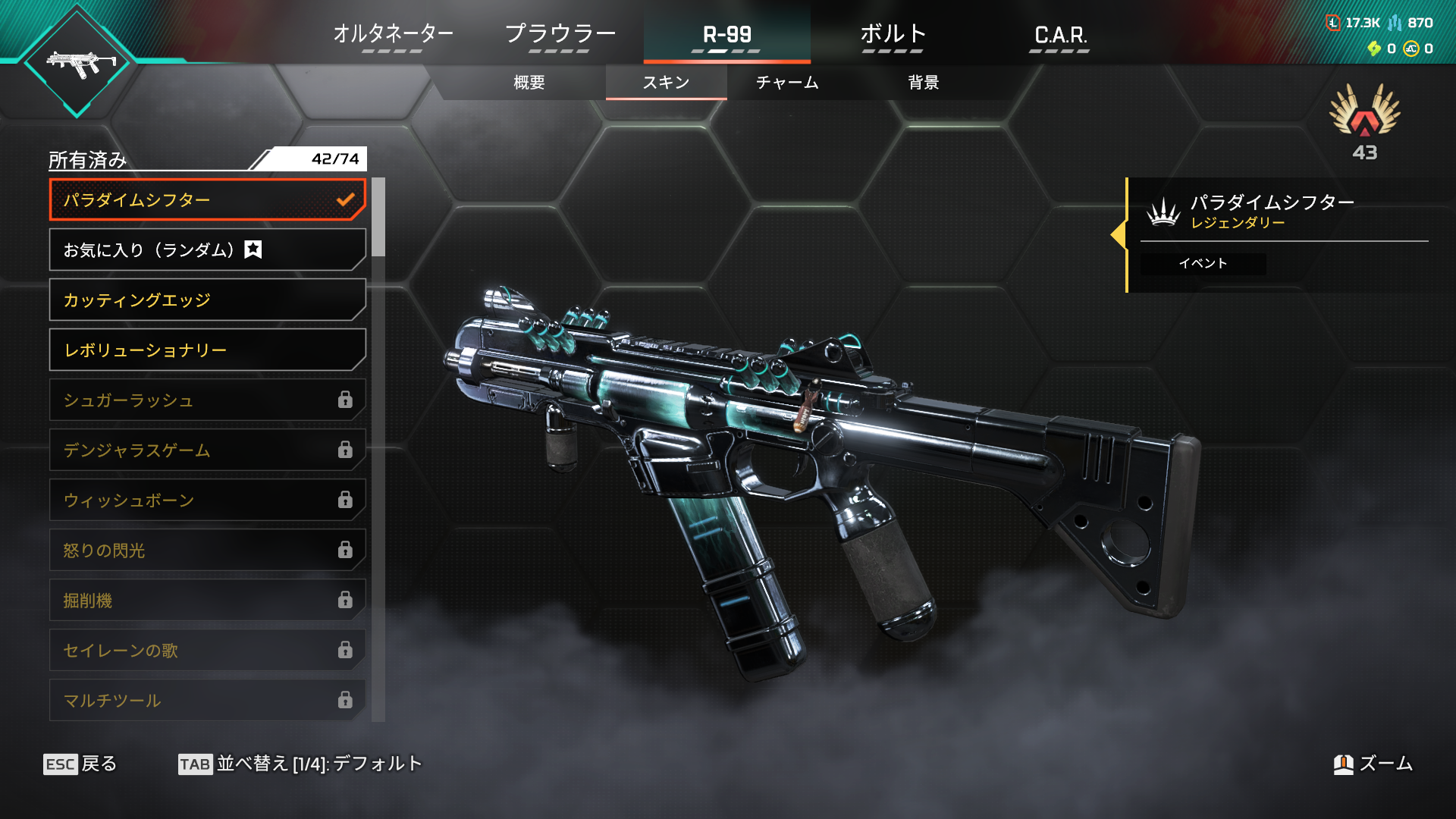The height and width of the screenshot is (819, 1456).
Task: Open the 概要 sub-tab
Action: point(529,83)
